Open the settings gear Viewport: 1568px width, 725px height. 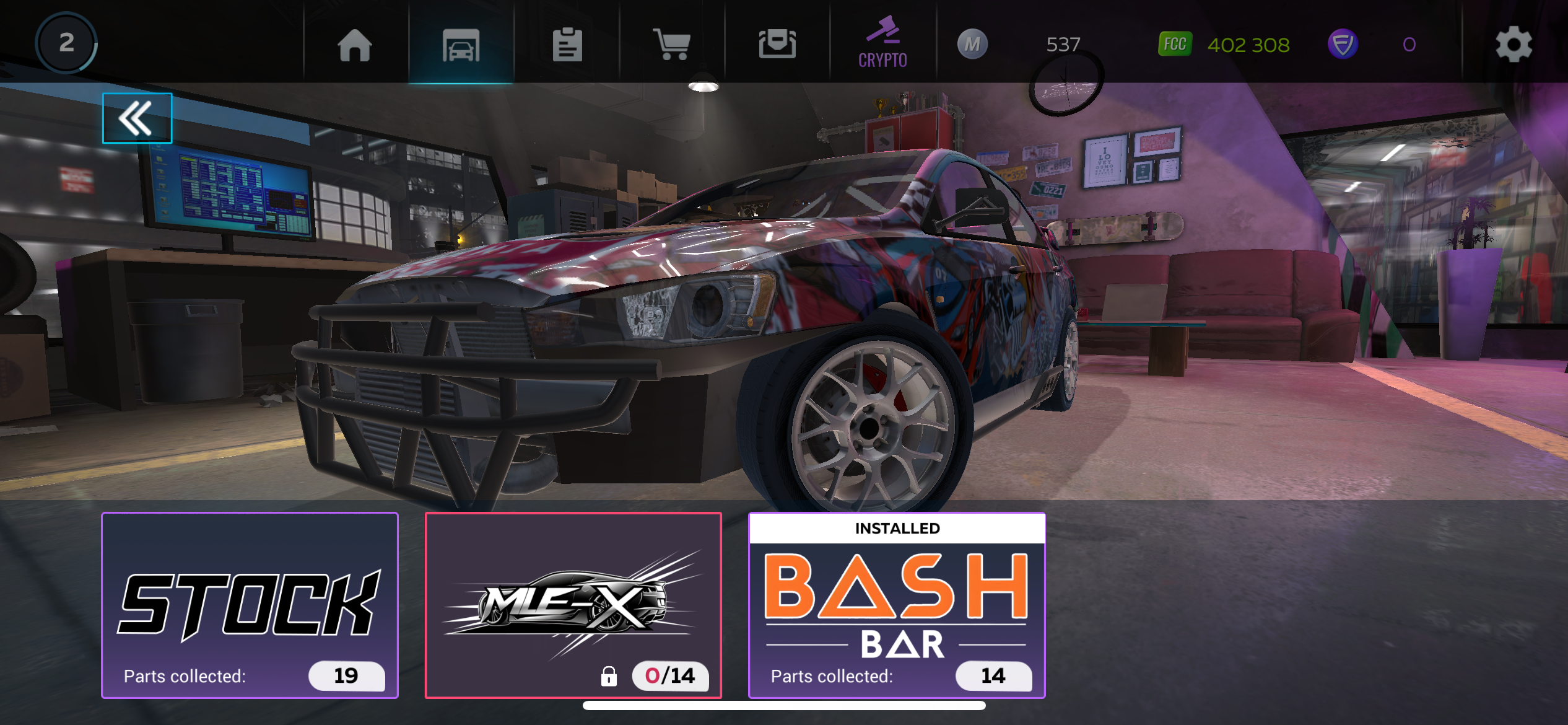(1514, 45)
